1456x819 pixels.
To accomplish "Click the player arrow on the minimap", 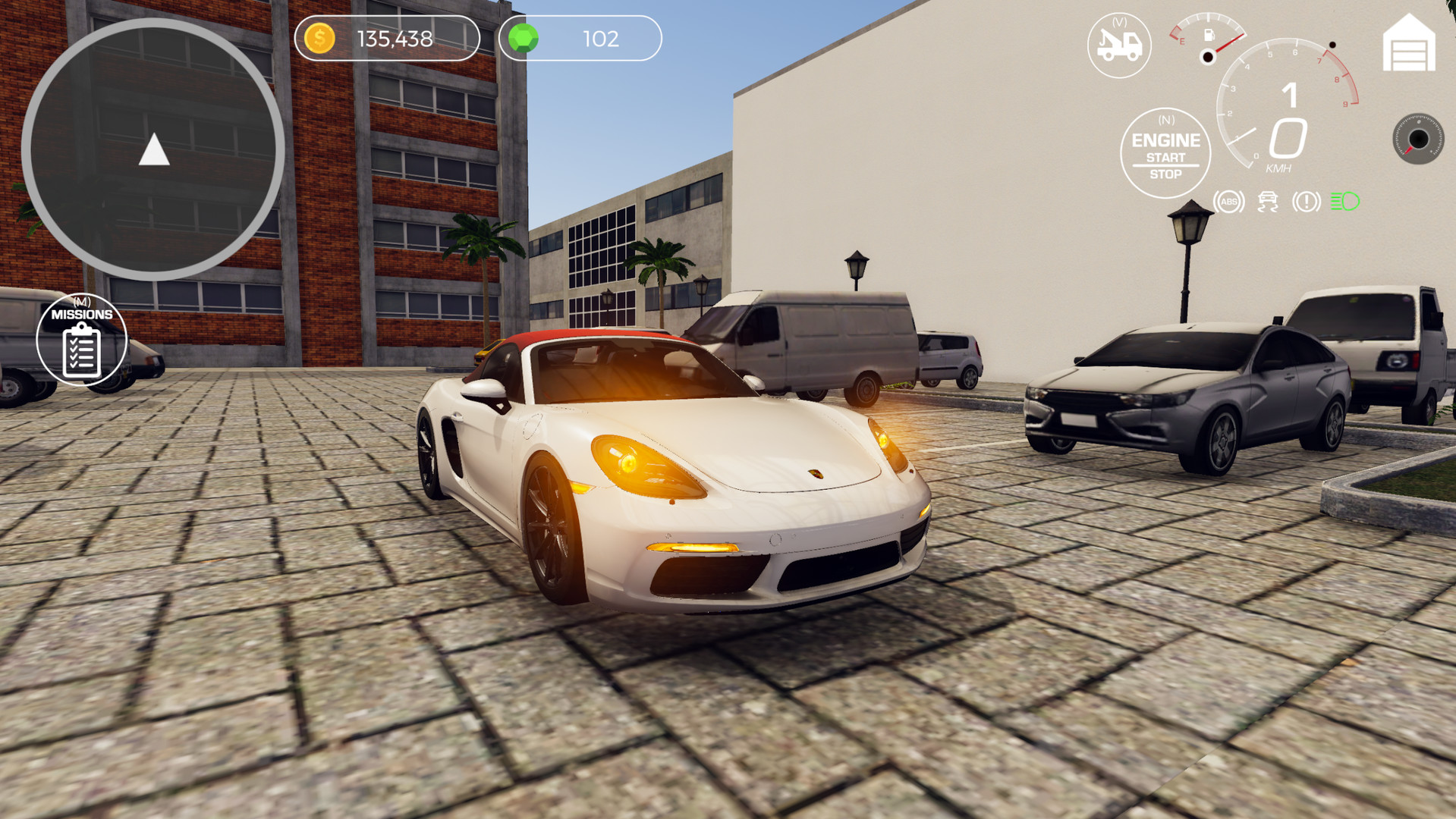I will [x=154, y=151].
